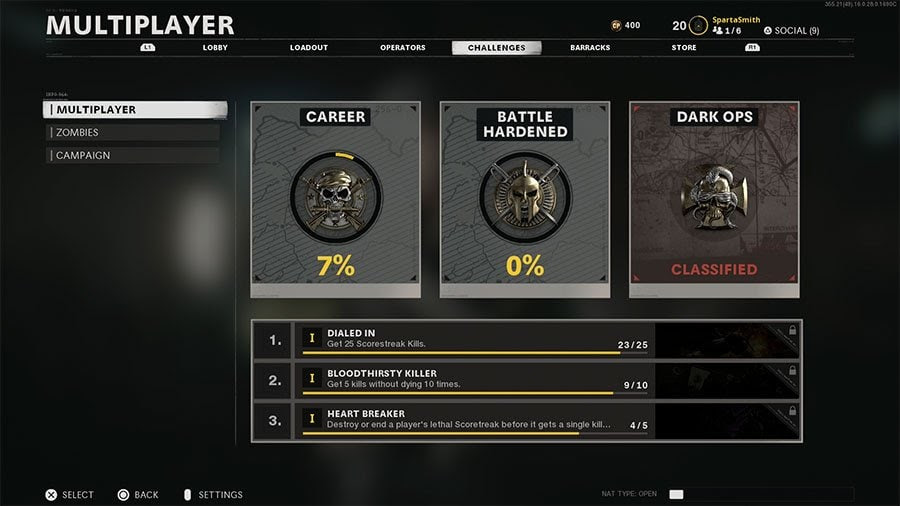
Task: Open the classified Dark Ops card
Action: coord(714,199)
